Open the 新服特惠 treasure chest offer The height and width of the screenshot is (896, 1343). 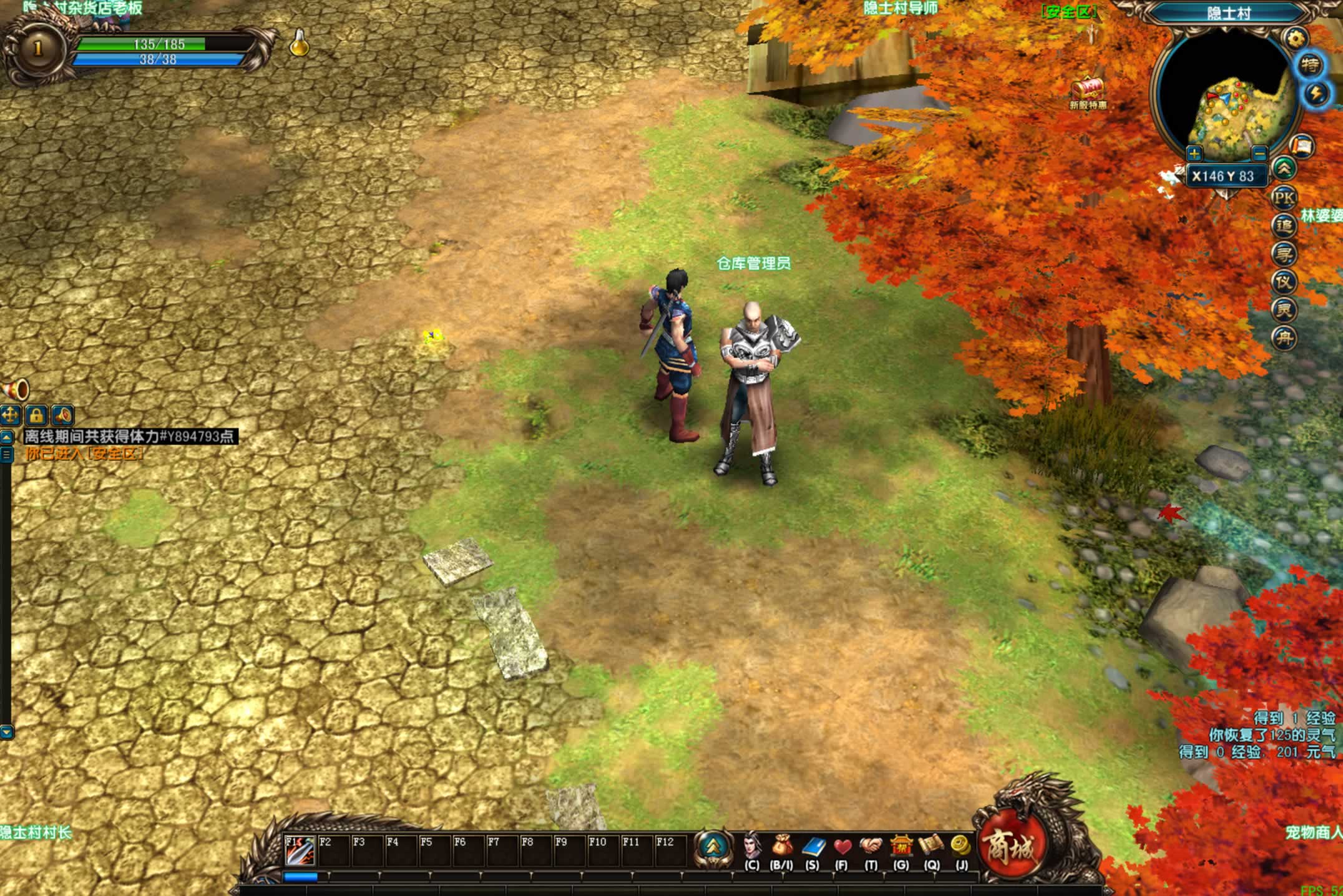pos(1088,90)
